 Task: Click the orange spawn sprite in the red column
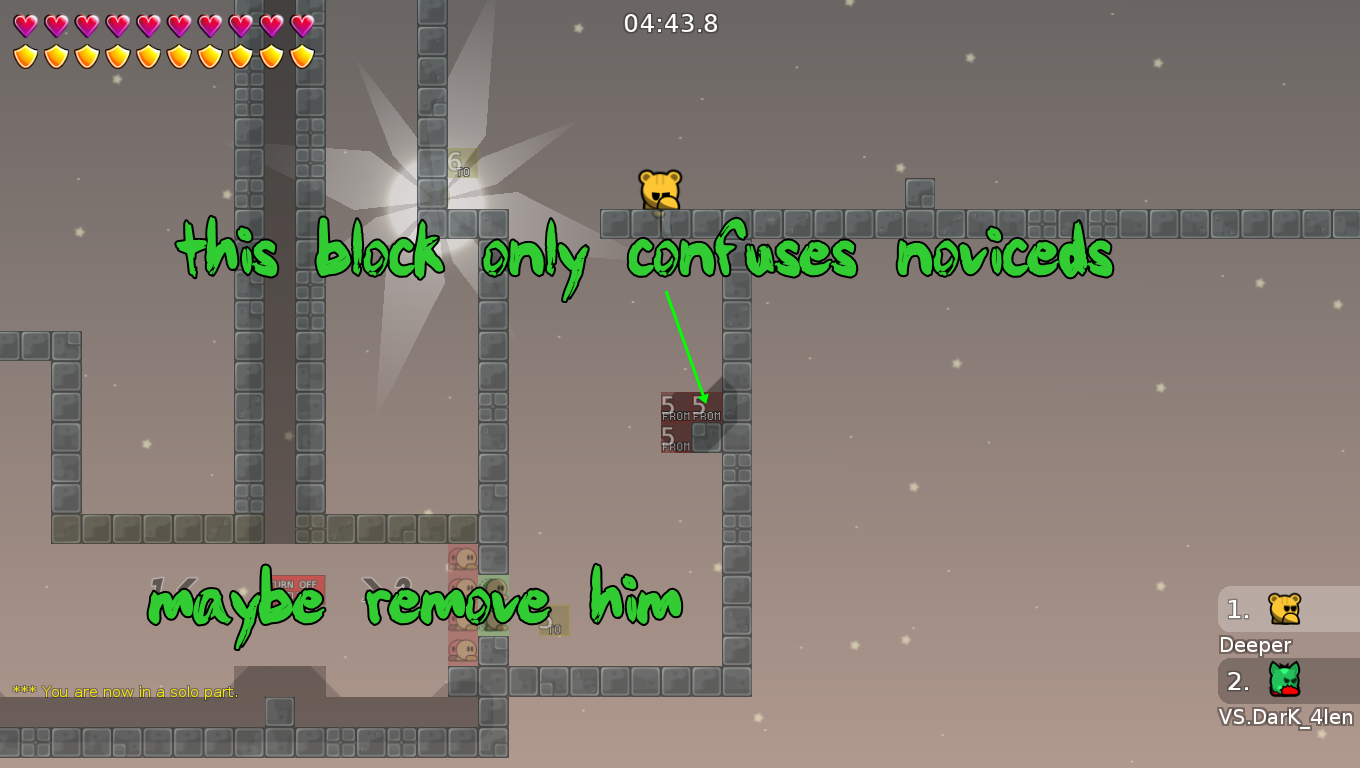pos(462,558)
